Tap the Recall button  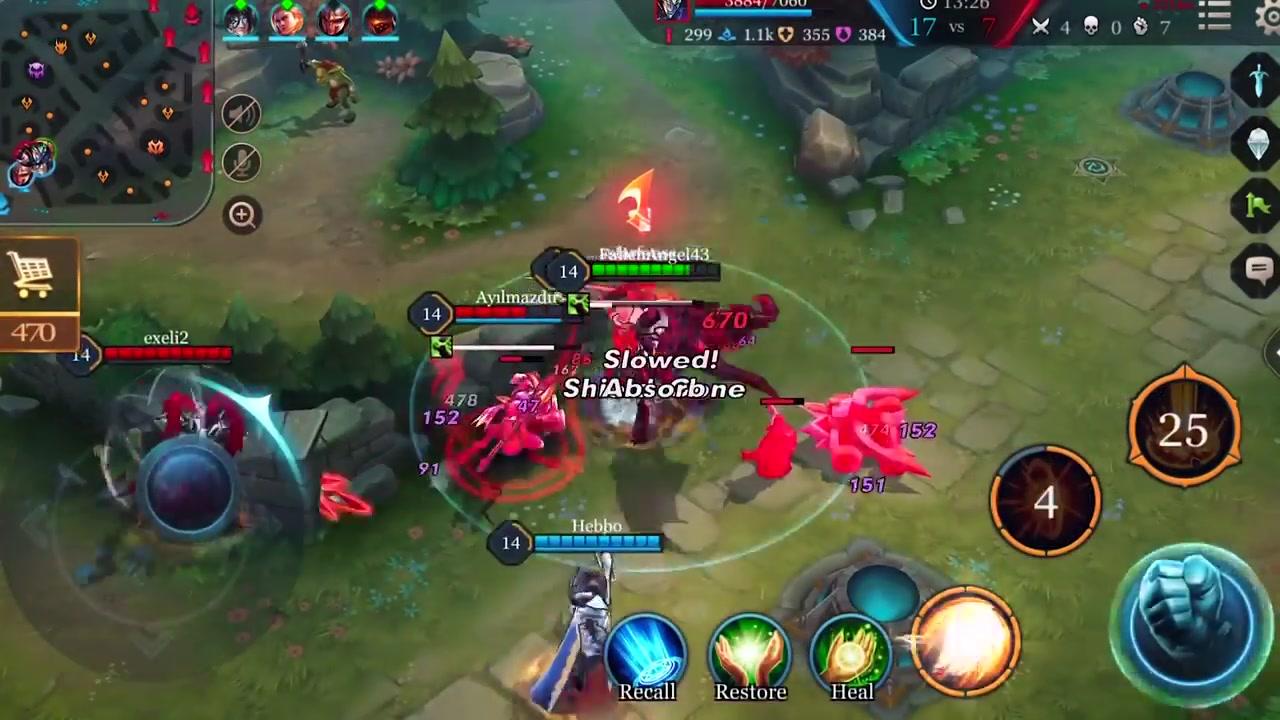coord(647,650)
